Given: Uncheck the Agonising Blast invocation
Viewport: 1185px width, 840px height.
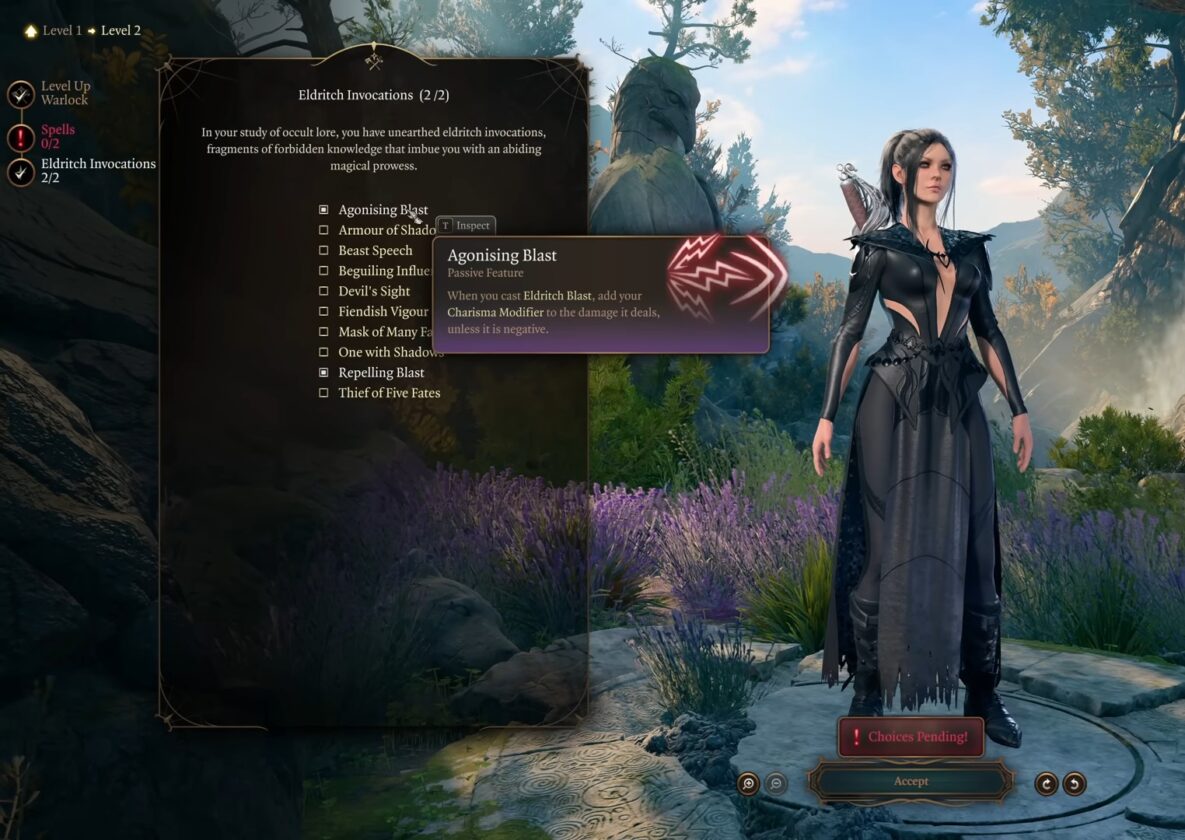Looking at the screenshot, I should [323, 210].
